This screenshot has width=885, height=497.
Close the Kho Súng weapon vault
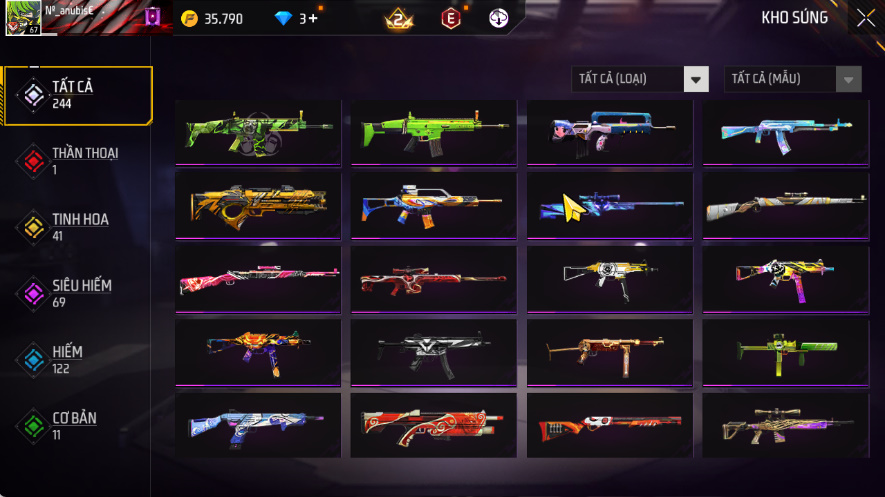[865, 18]
